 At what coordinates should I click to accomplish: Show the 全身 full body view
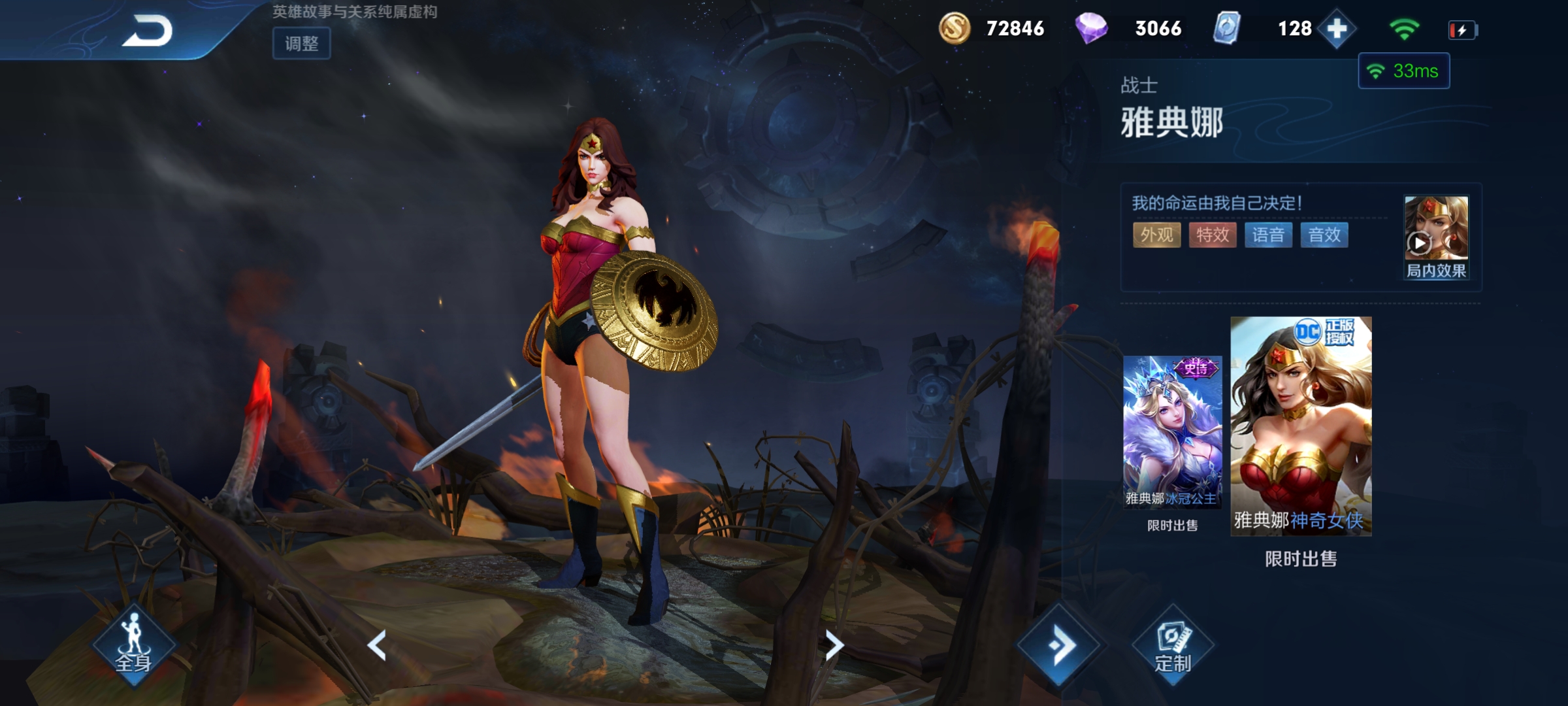(x=133, y=645)
